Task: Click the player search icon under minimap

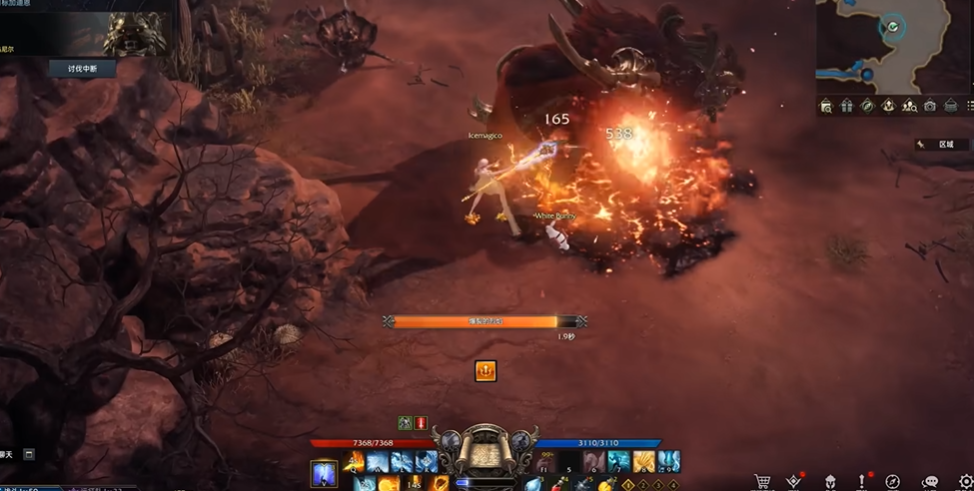Action: coord(909,106)
